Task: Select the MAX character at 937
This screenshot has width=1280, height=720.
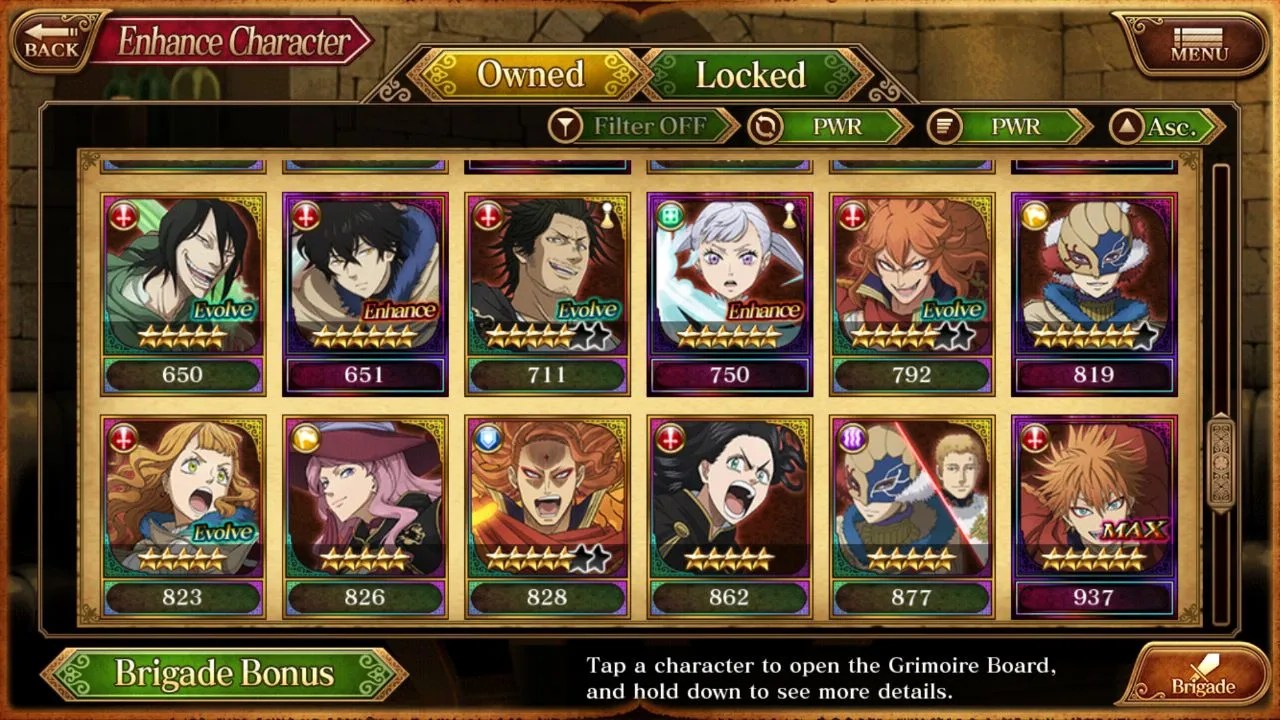Action: [1093, 512]
